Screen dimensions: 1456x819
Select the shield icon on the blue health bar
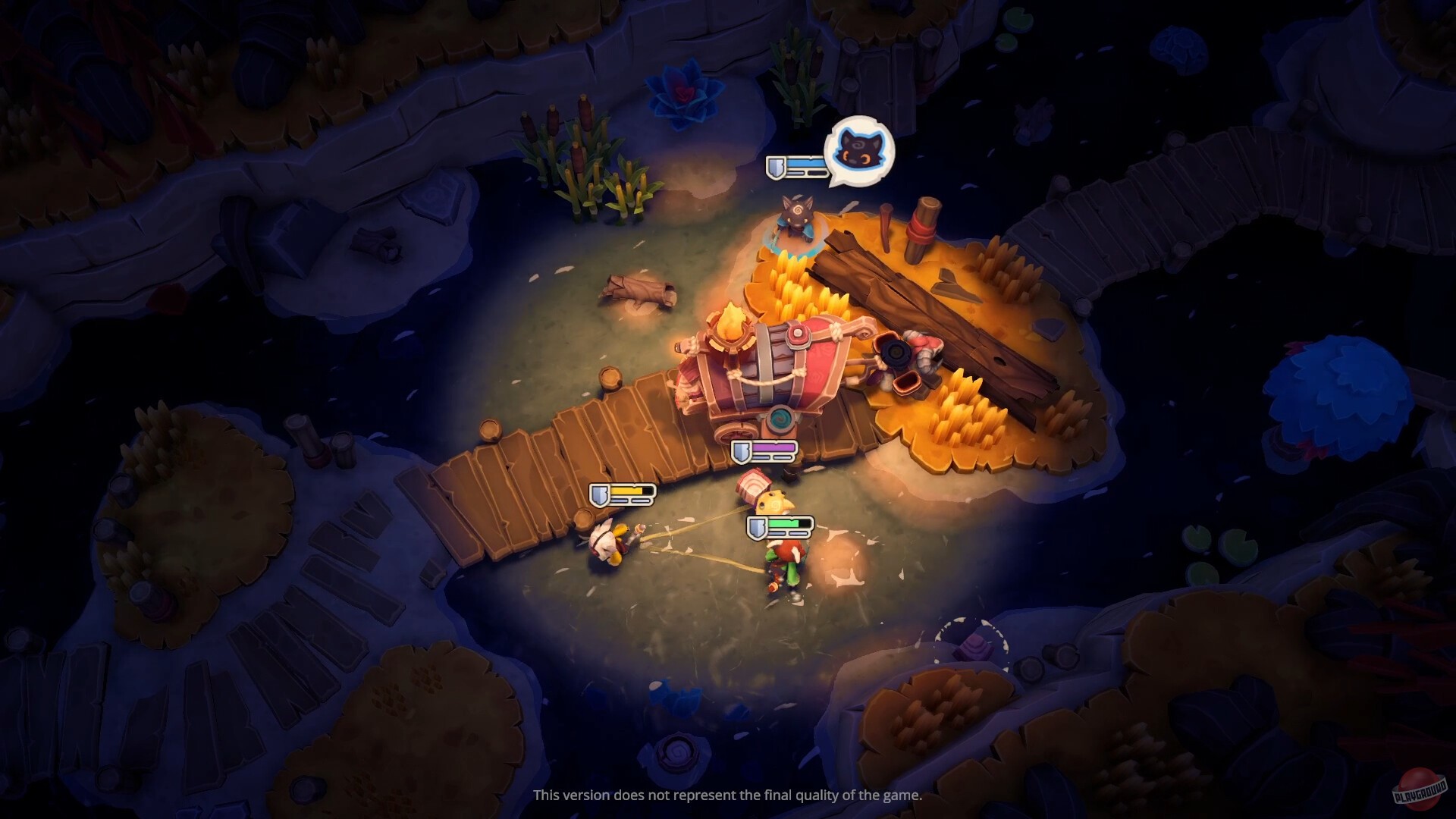point(777,168)
